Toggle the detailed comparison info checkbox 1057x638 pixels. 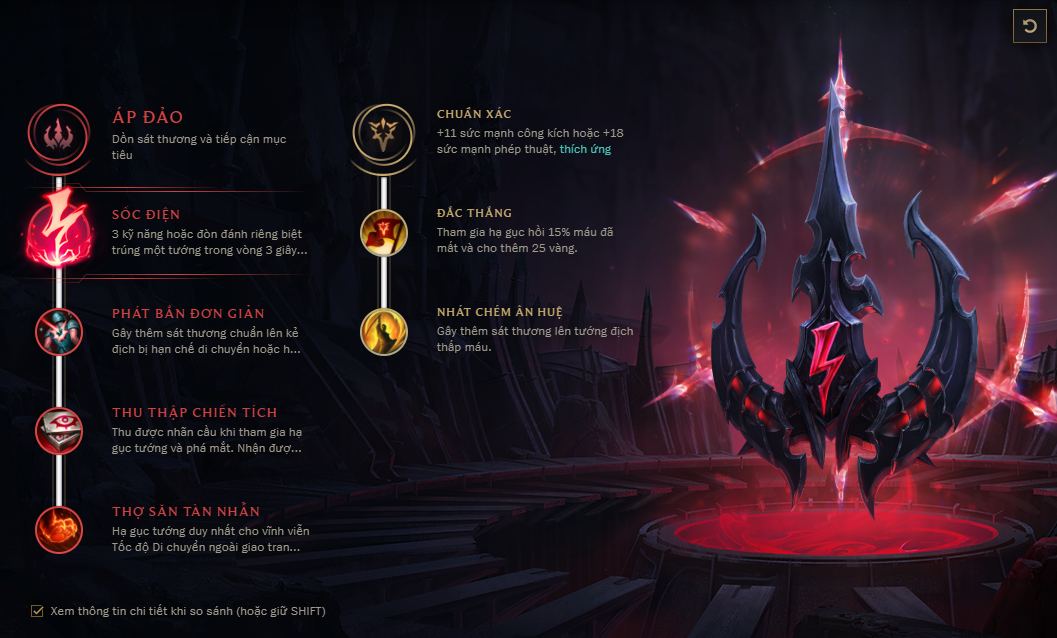(38, 610)
